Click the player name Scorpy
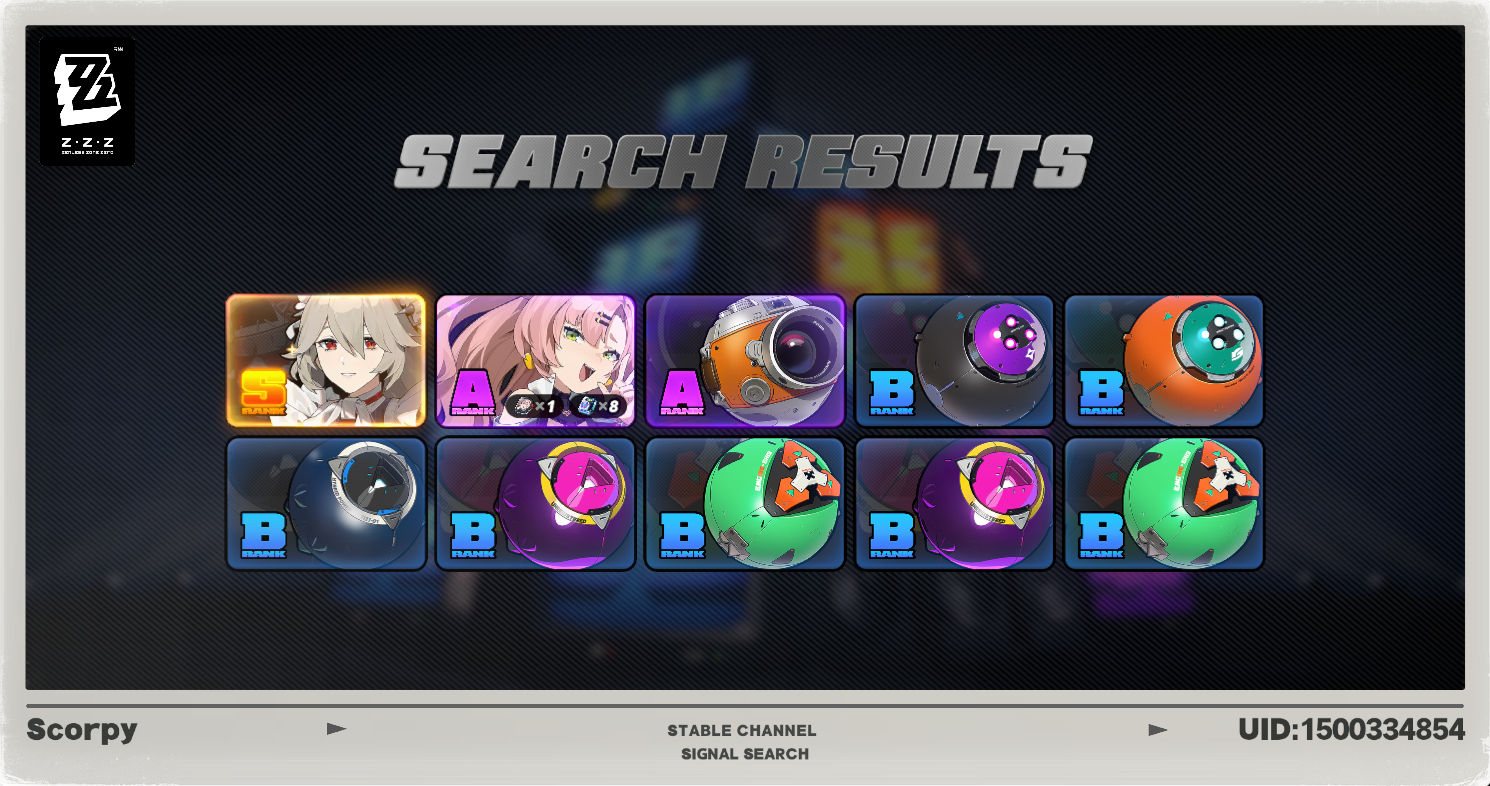Image resolution: width=1490 pixels, height=786 pixels. click(x=83, y=730)
